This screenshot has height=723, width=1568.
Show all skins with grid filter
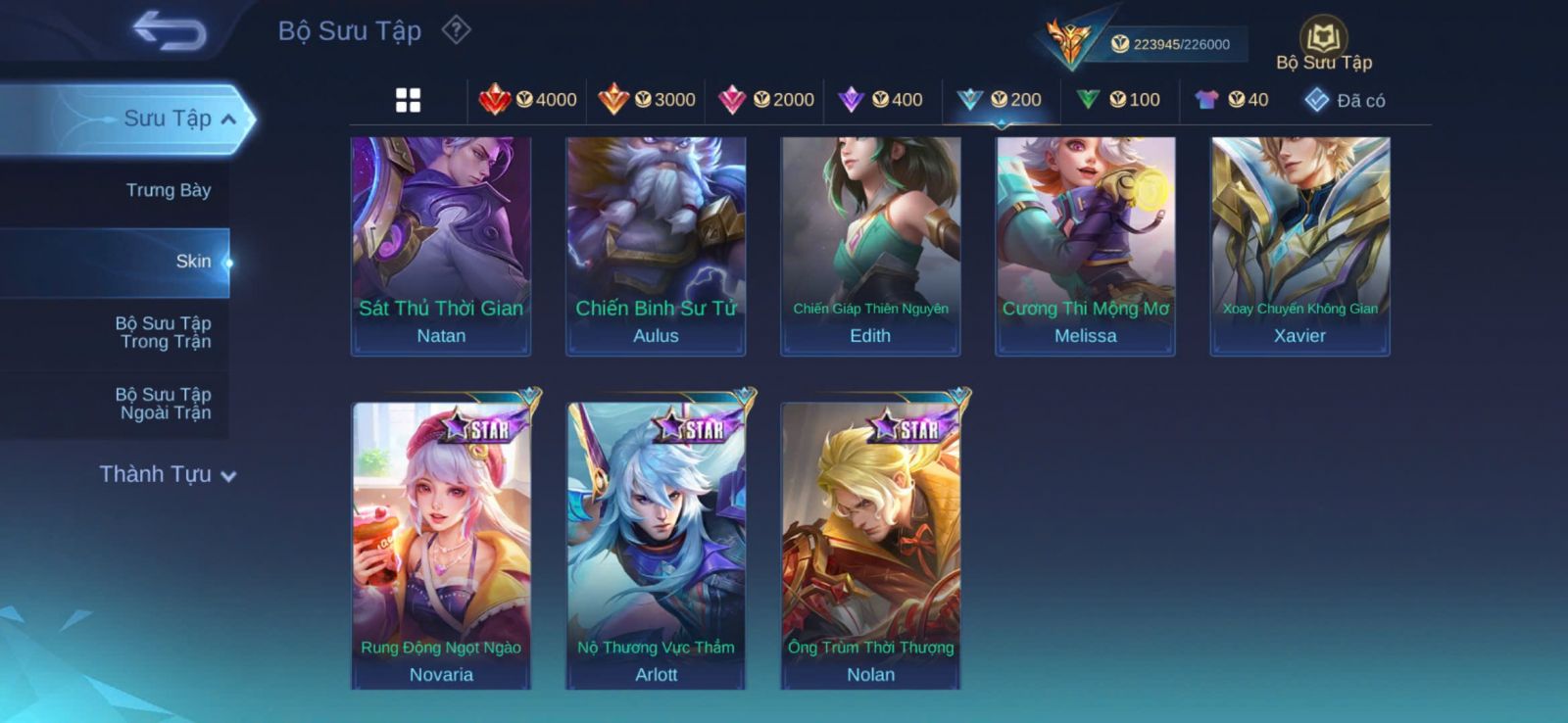coord(408,100)
